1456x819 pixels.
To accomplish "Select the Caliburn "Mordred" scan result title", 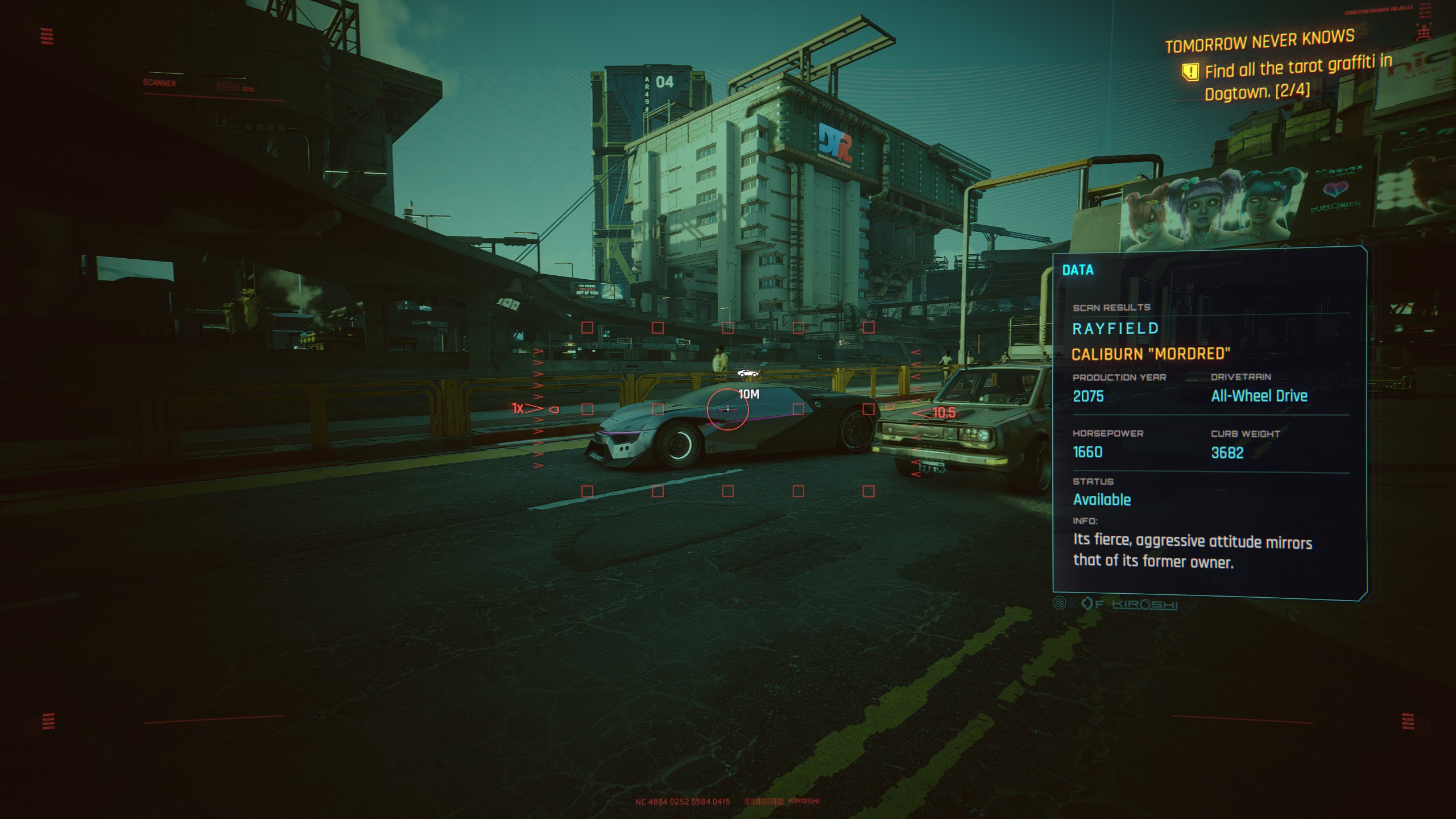I will pos(1151,354).
